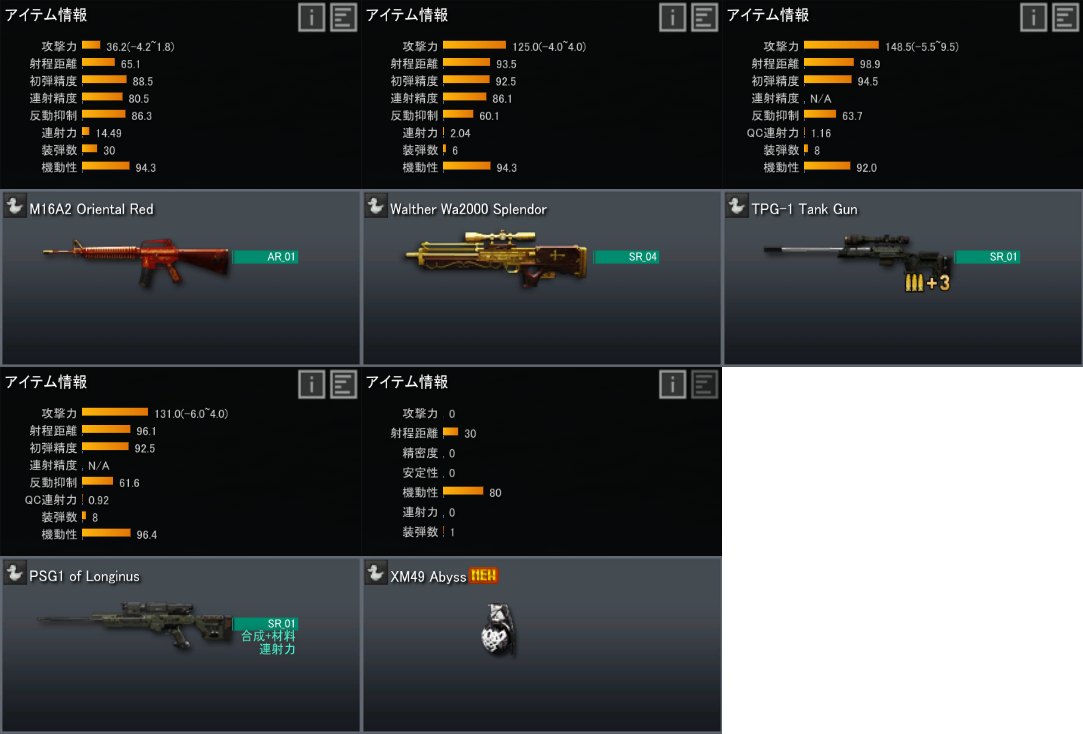Choose the XM49 Abyss grenade card

click(541, 644)
